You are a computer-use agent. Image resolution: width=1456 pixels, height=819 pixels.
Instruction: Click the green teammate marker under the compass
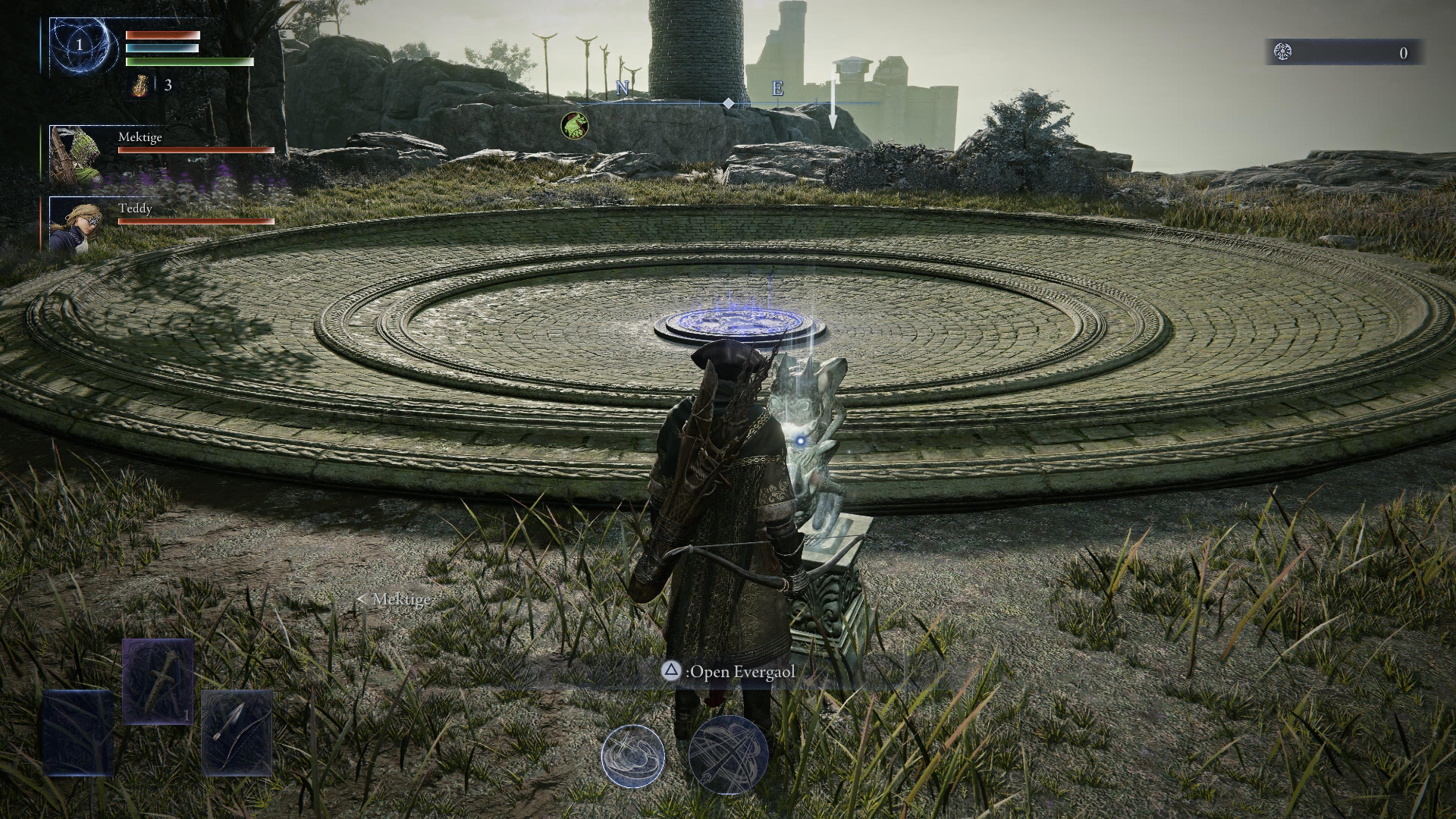click(x=574, y=126)
